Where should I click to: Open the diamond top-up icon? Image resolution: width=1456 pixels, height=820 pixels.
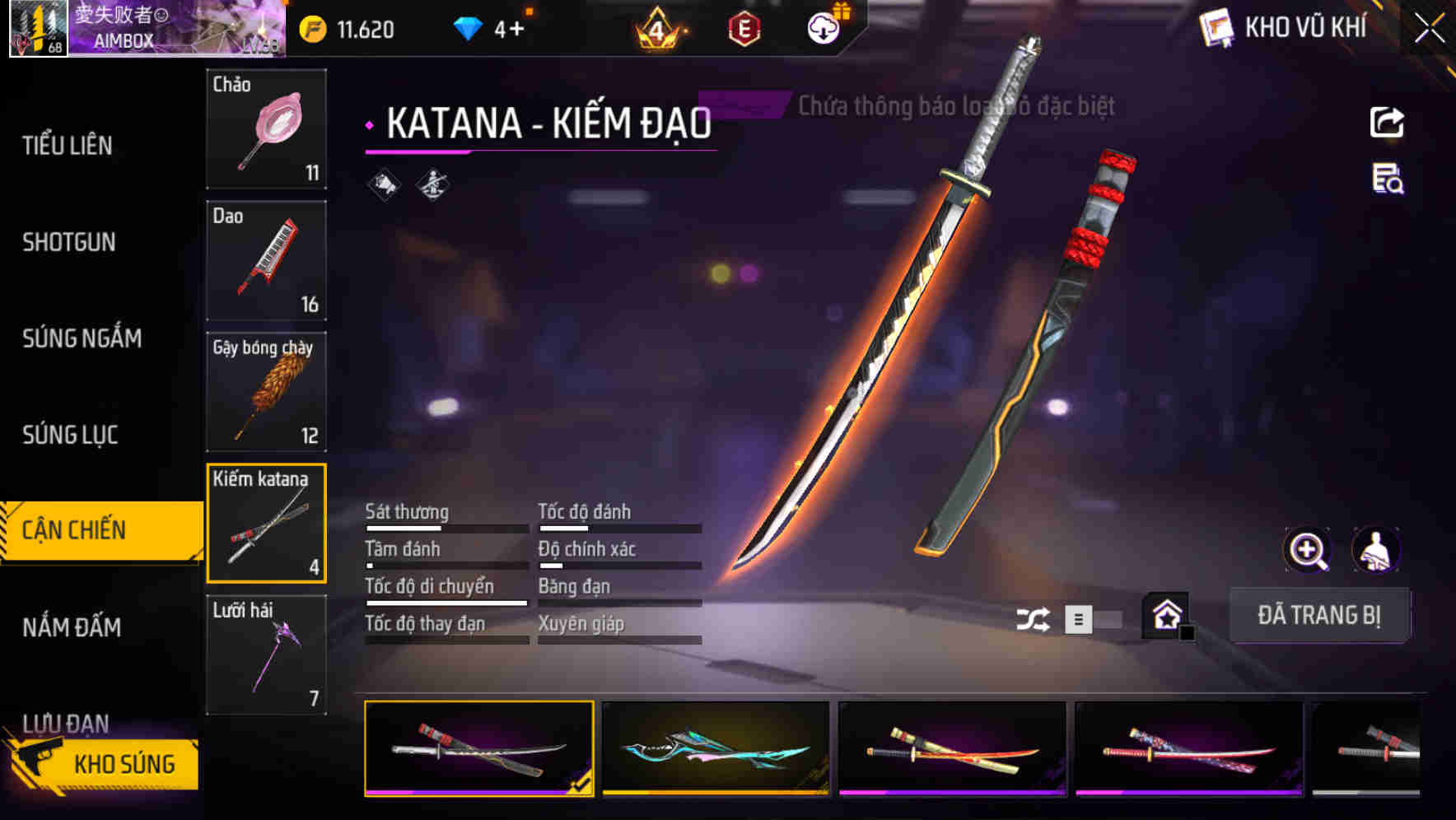(x=469, y=28)
